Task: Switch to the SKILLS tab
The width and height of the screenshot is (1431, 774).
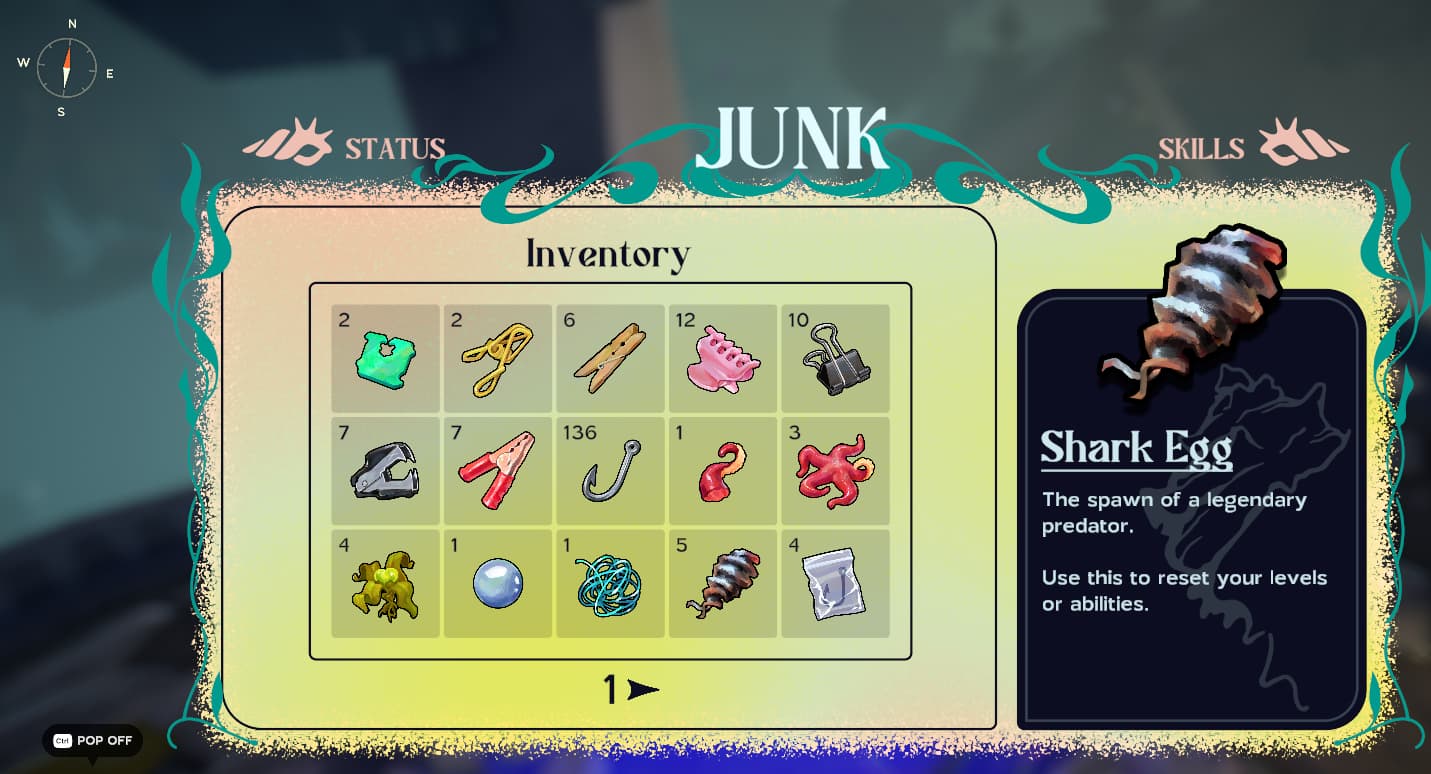Action: click(1200, 147)
